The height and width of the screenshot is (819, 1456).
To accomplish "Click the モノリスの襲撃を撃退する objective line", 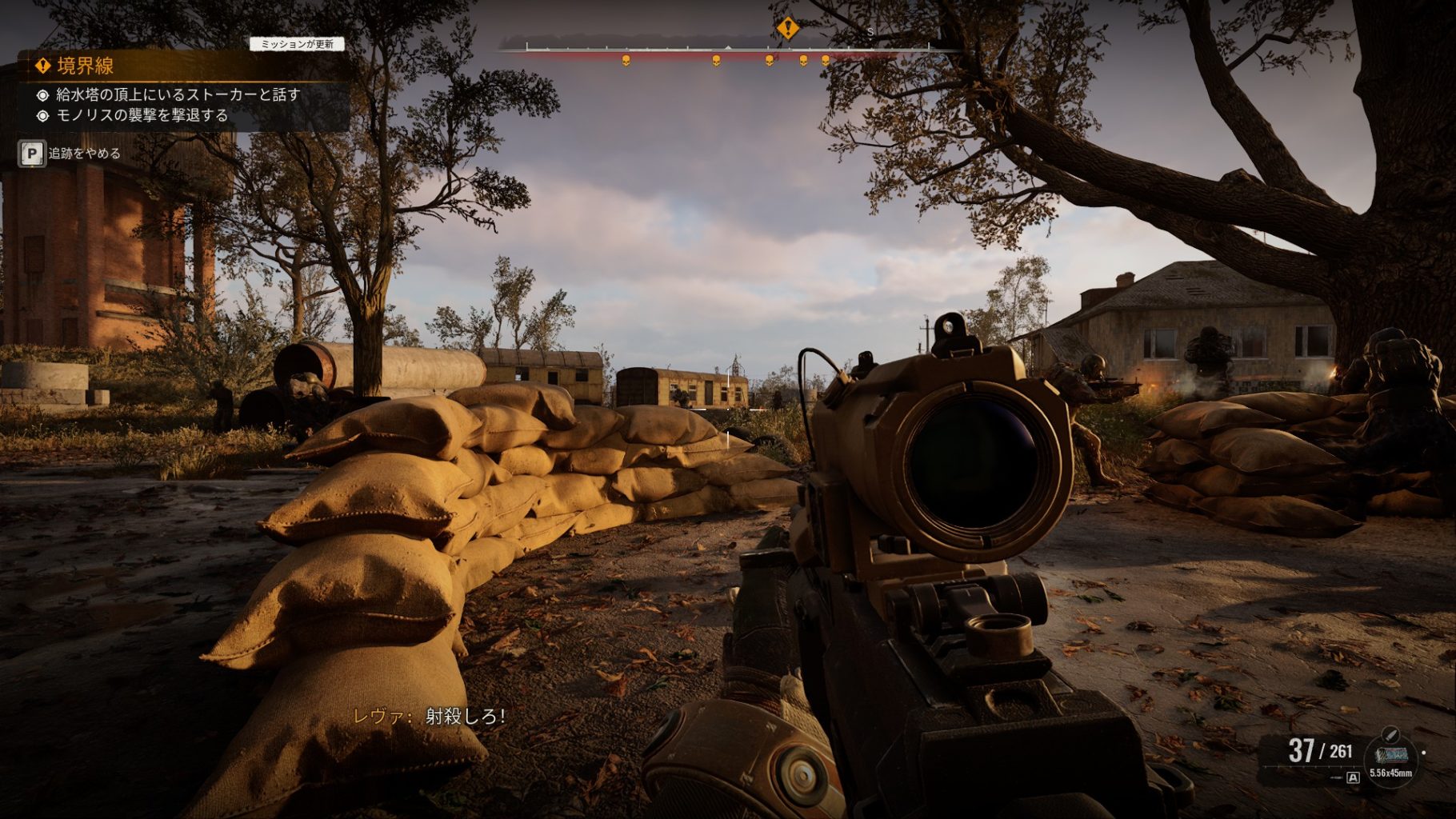I will pos(142,115).
